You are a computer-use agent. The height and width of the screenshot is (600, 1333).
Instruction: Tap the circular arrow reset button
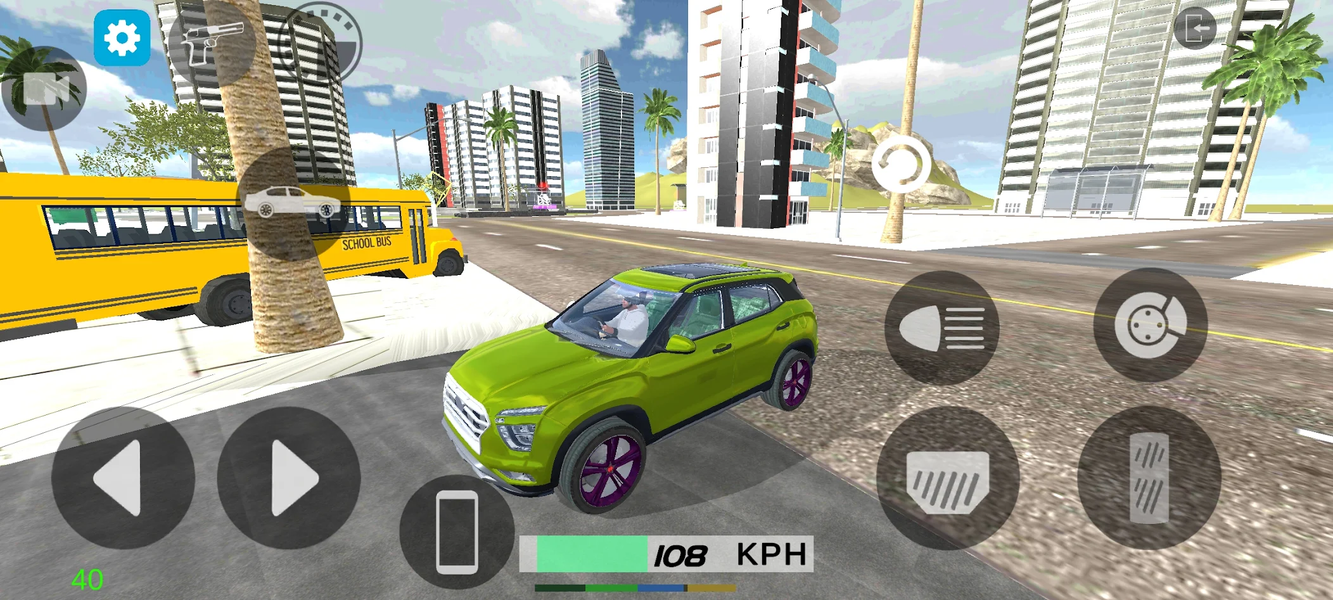[x=901, y=165]
